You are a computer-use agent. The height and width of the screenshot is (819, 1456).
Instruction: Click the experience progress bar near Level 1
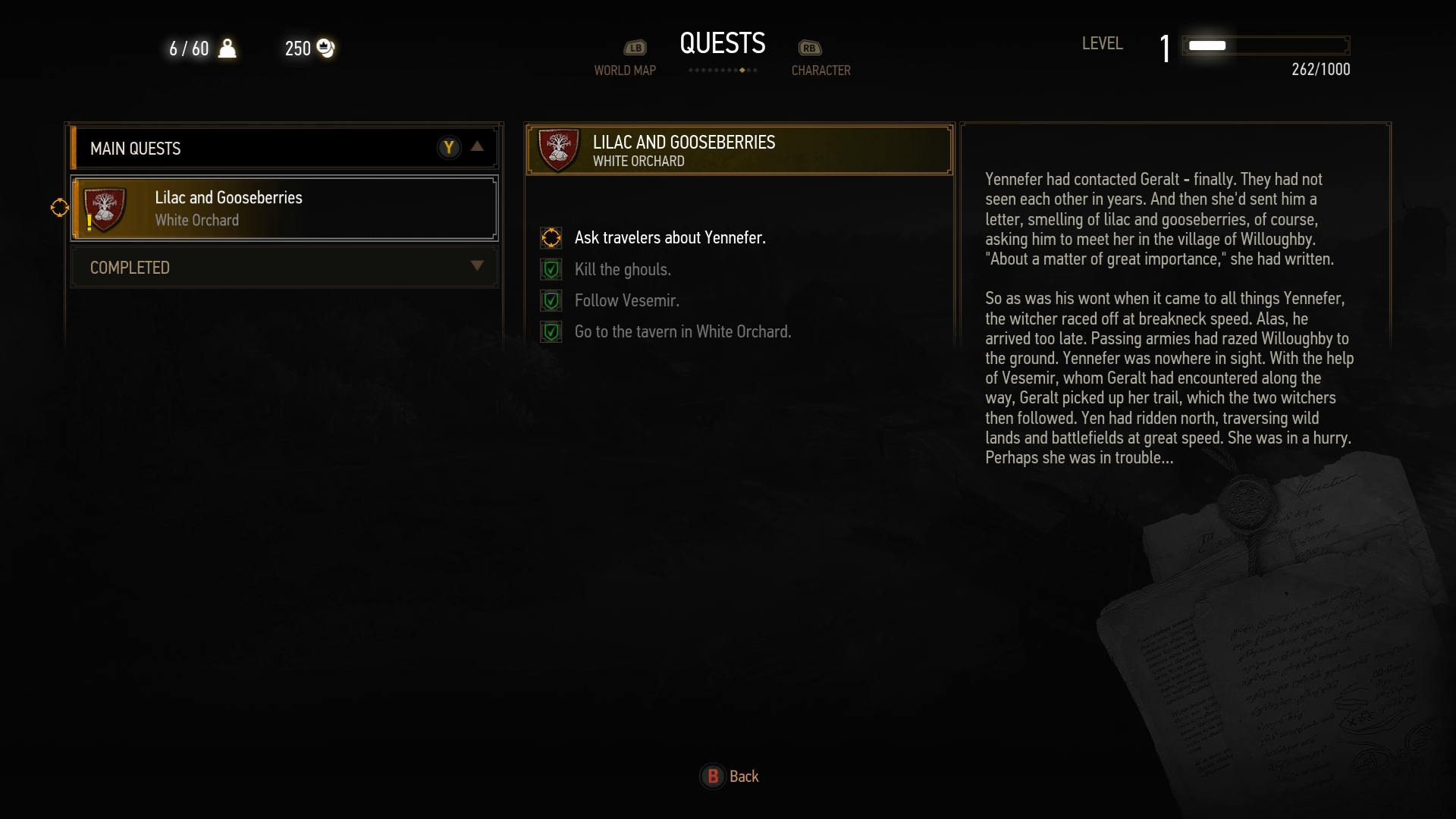pyautogui.click(x=1266, y=45)
